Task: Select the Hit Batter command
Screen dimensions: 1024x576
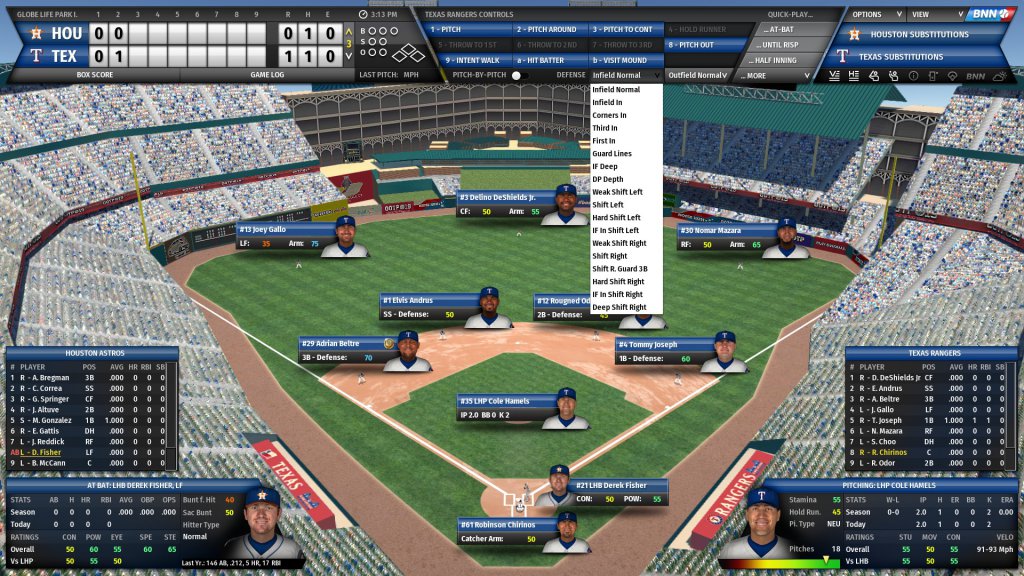Action: click(547, 60)
